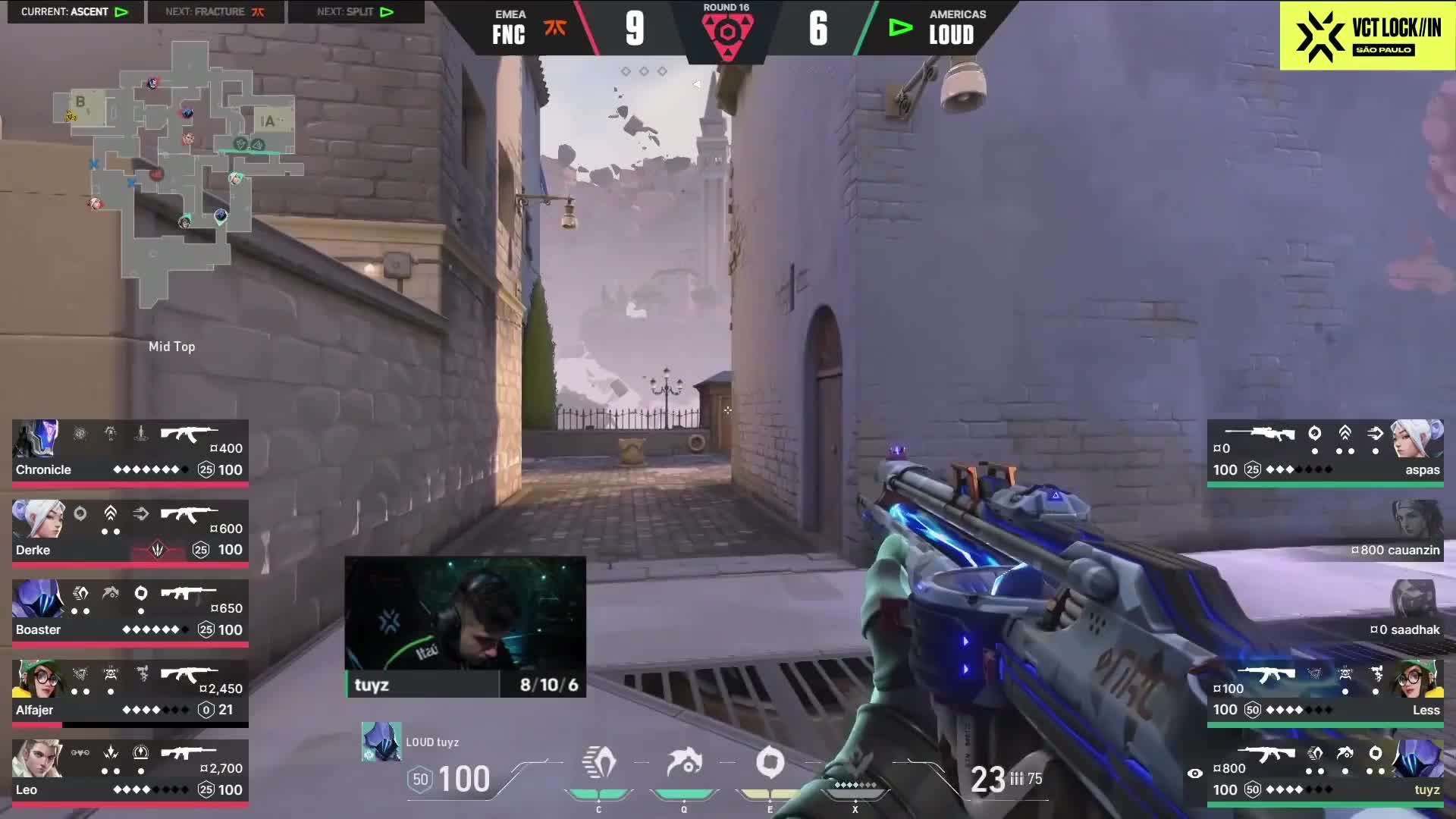
Task: Select the Next: Fracture map tab
Action: 215,11
